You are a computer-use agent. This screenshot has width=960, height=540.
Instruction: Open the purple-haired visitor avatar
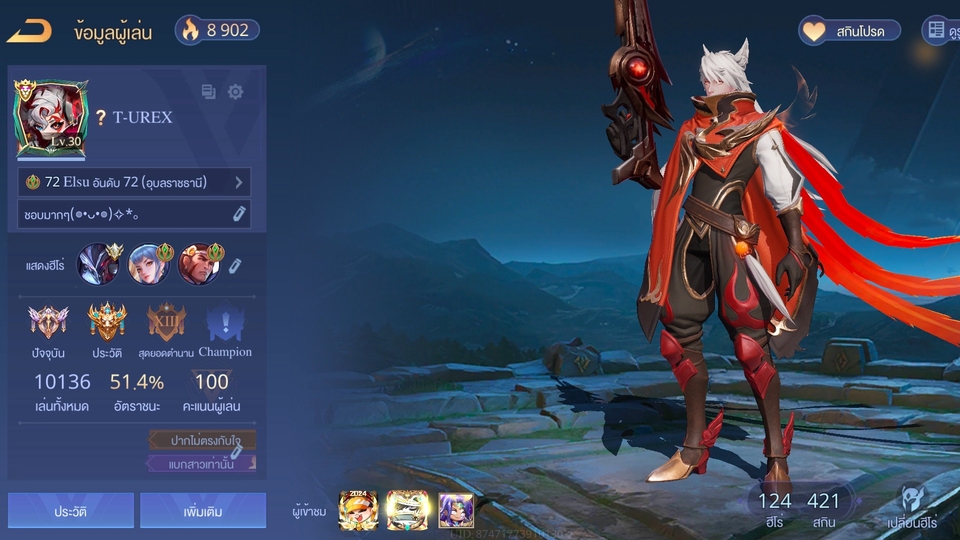(x=455, y=510)
